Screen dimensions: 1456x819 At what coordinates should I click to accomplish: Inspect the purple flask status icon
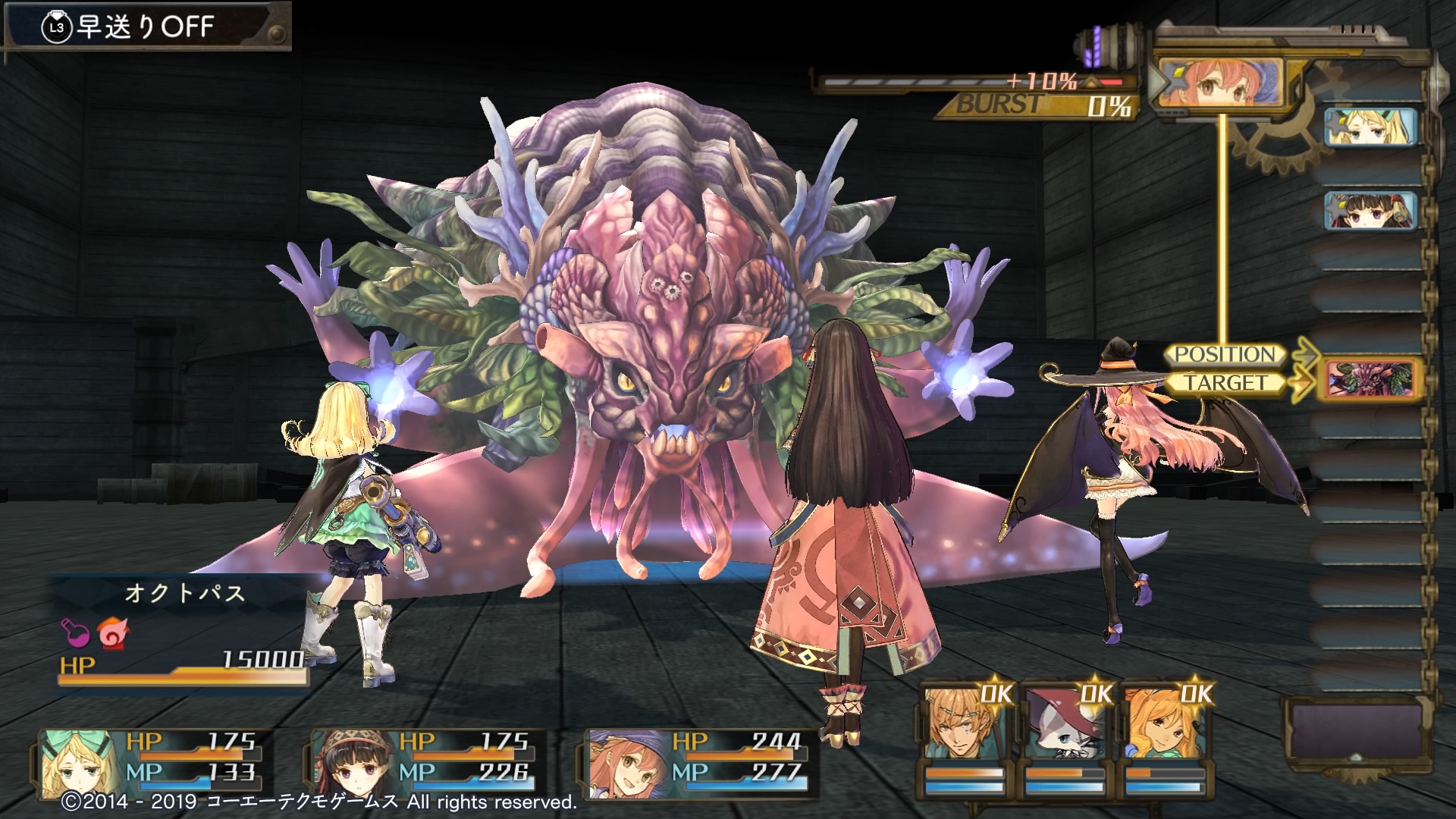[75, 632]
